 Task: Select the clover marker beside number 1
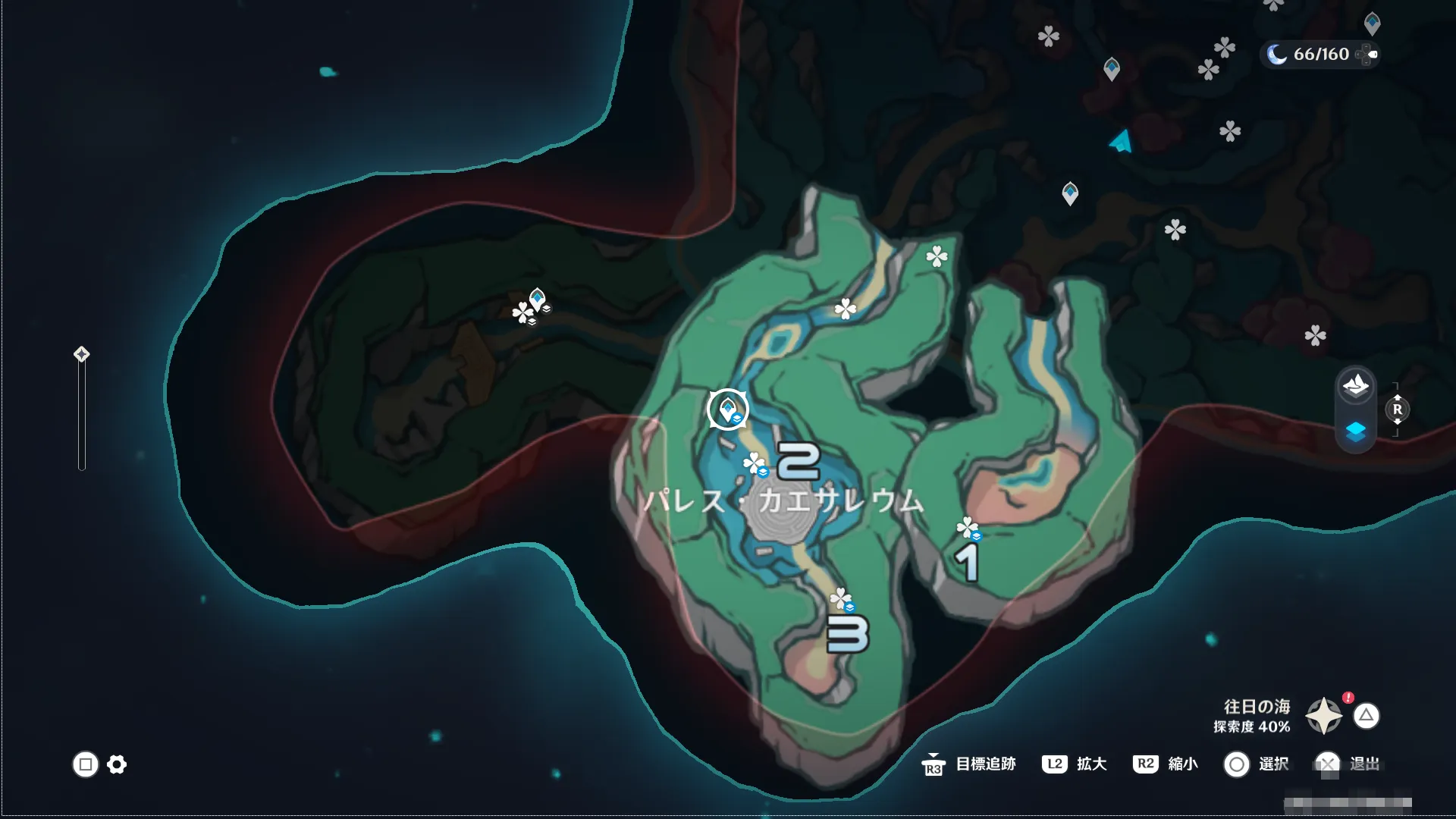tap(967, 527)
